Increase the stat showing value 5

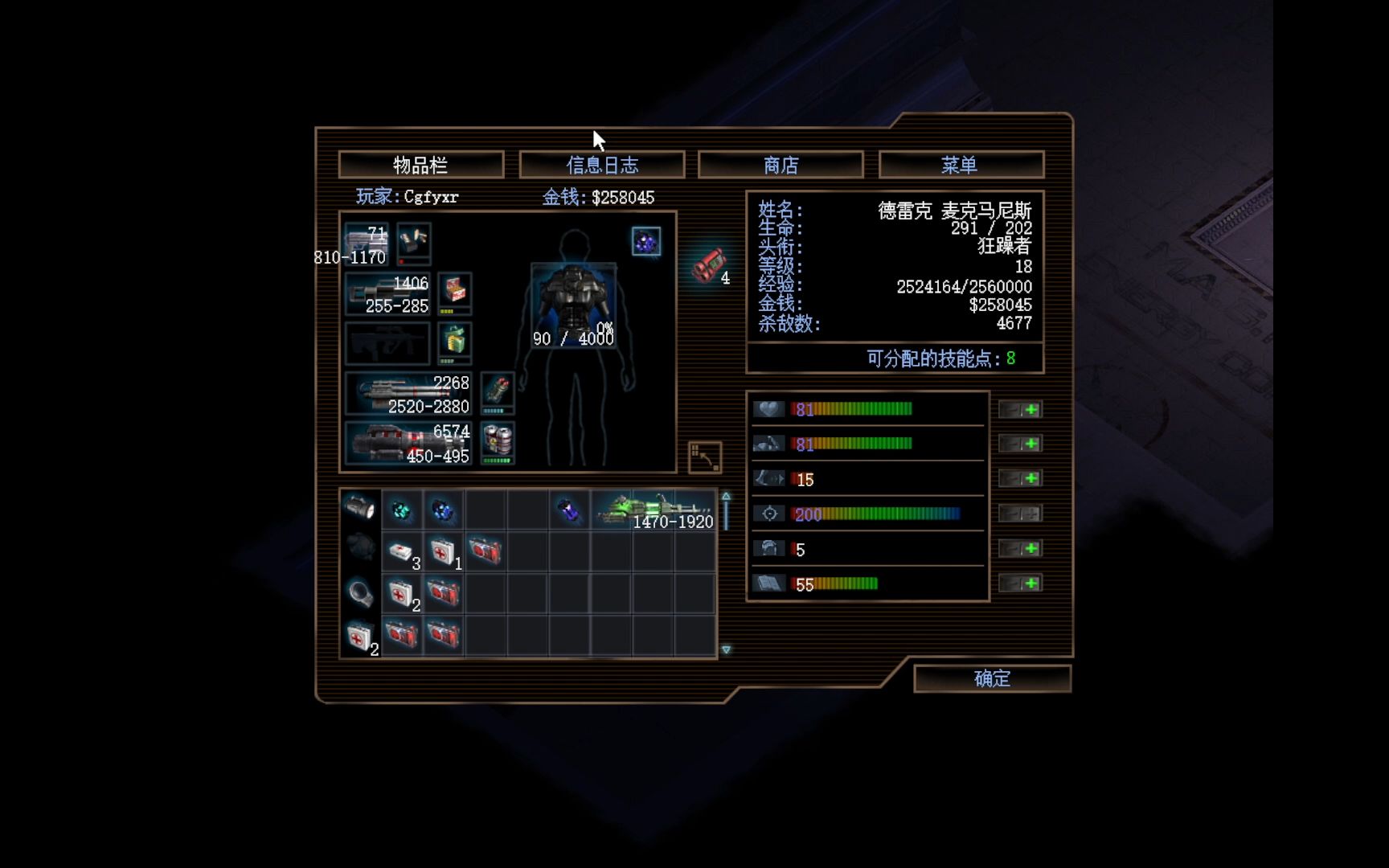[1031, 549]
